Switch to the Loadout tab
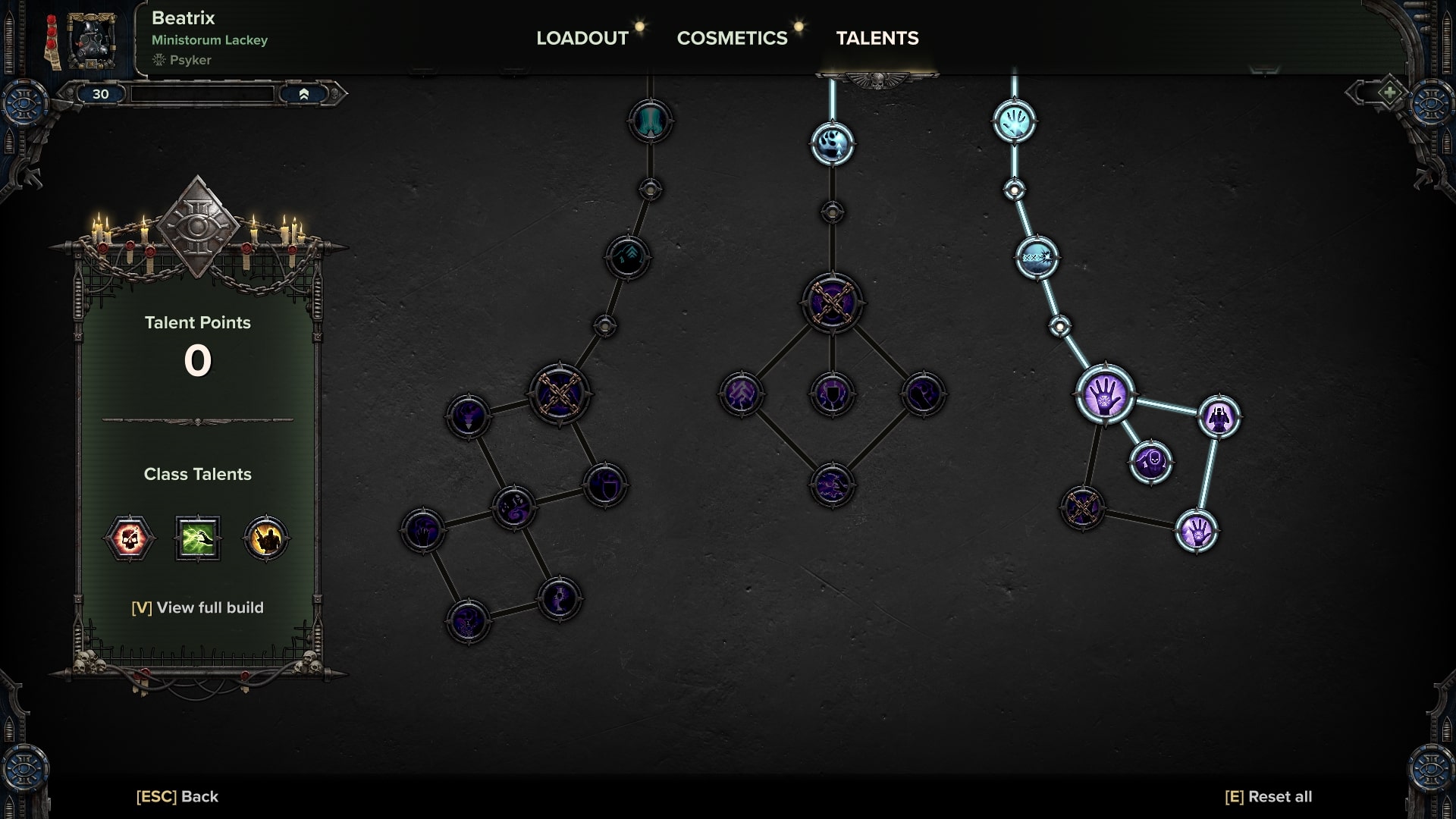The height and width of the screenshot is (819, 1456). (x=582, y=38)
